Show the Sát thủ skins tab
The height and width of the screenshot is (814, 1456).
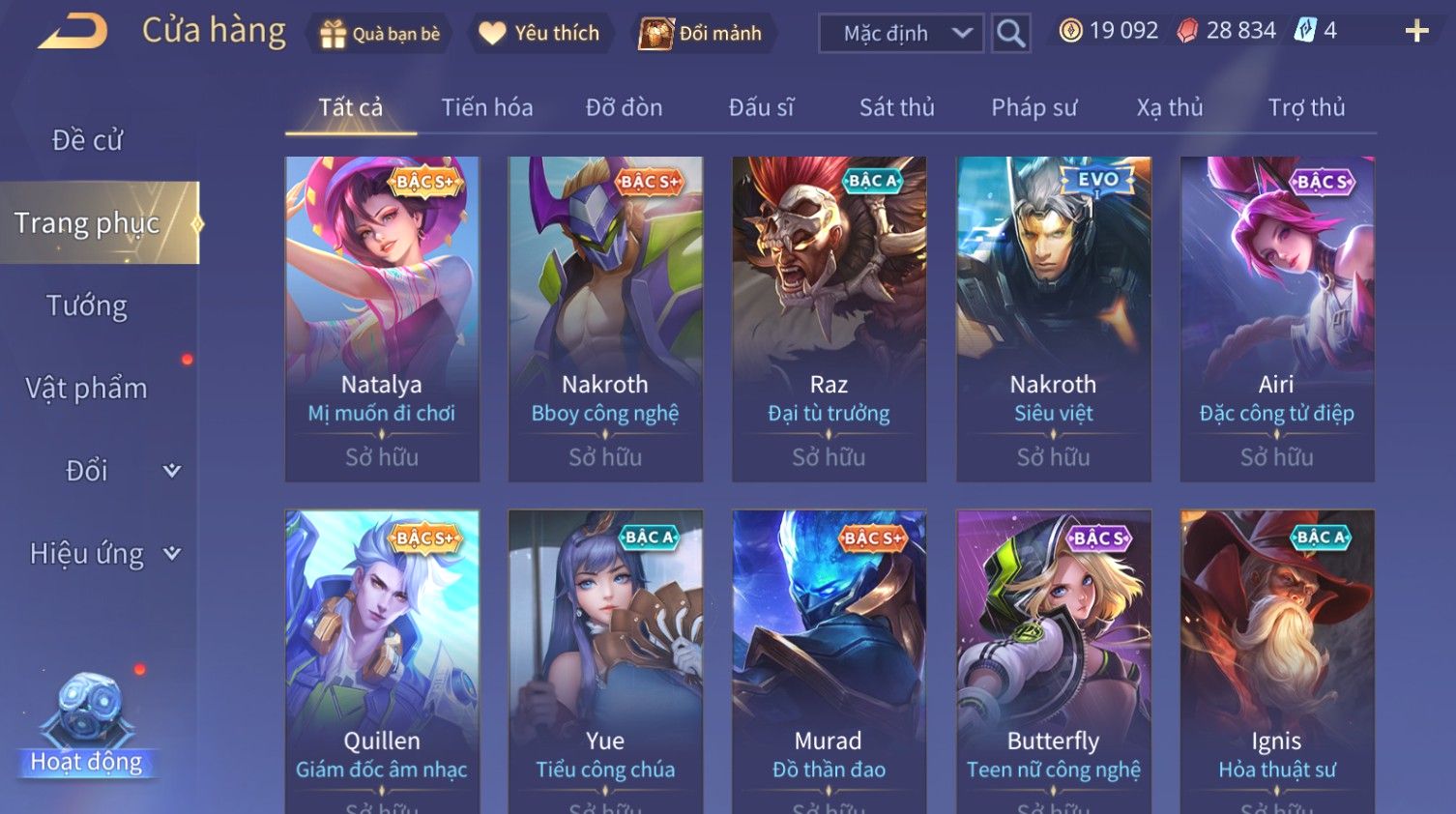coord(896,107)
